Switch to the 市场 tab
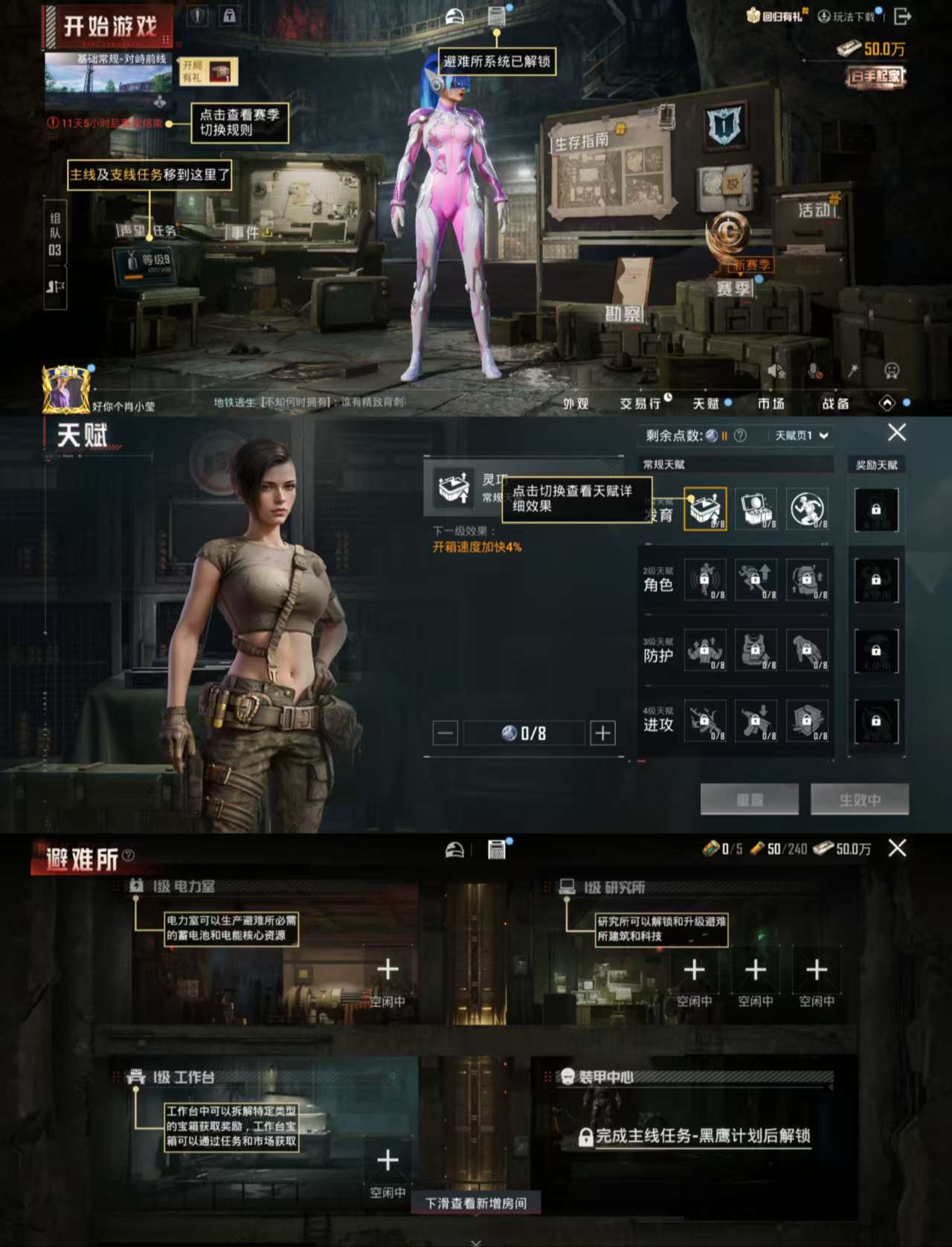This screenshot has width=952, height=1247. tap(771, 404)
